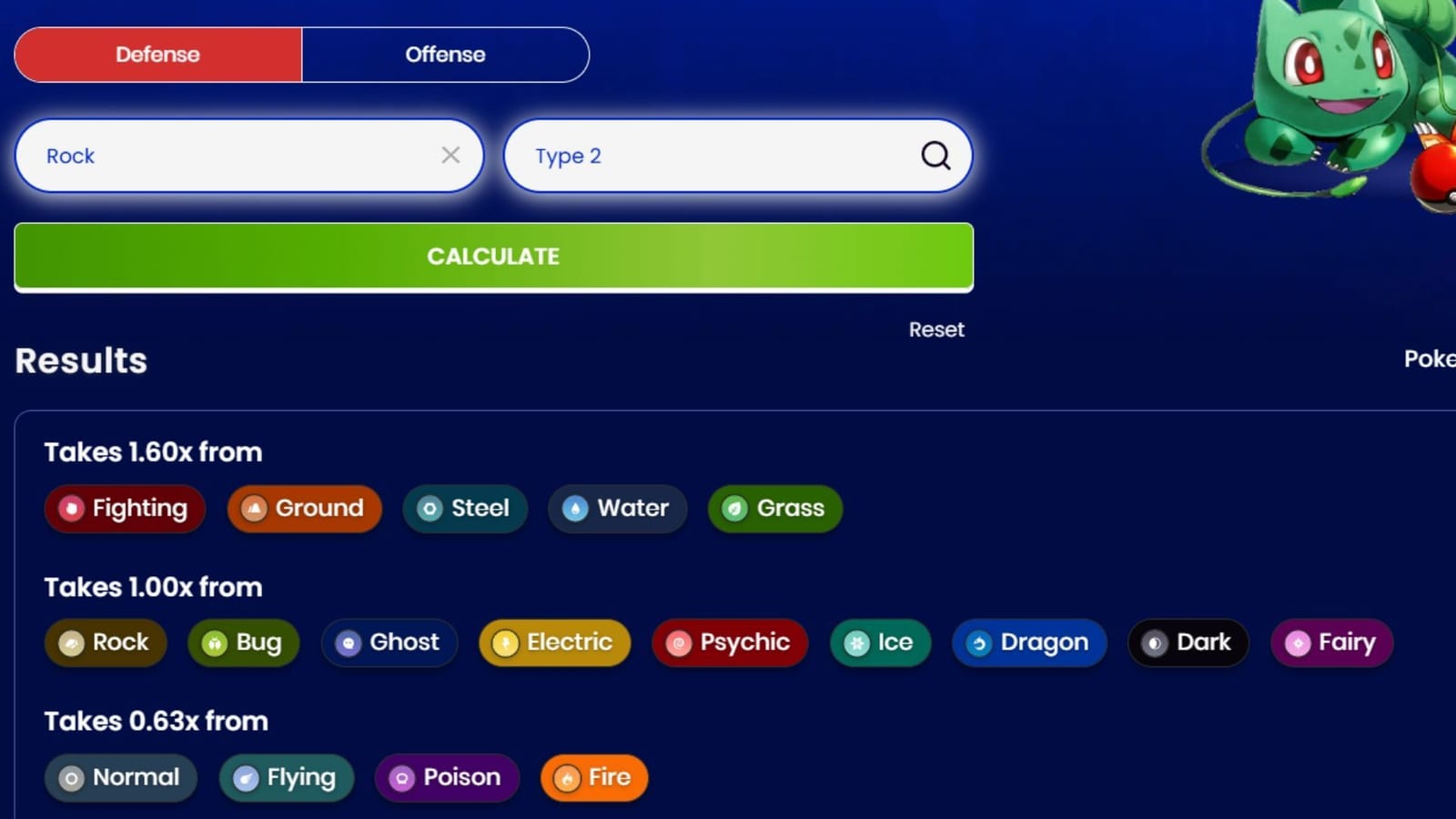Click the Reset link
This screenshot has width=1456, height=819.
tap(936, 329)
